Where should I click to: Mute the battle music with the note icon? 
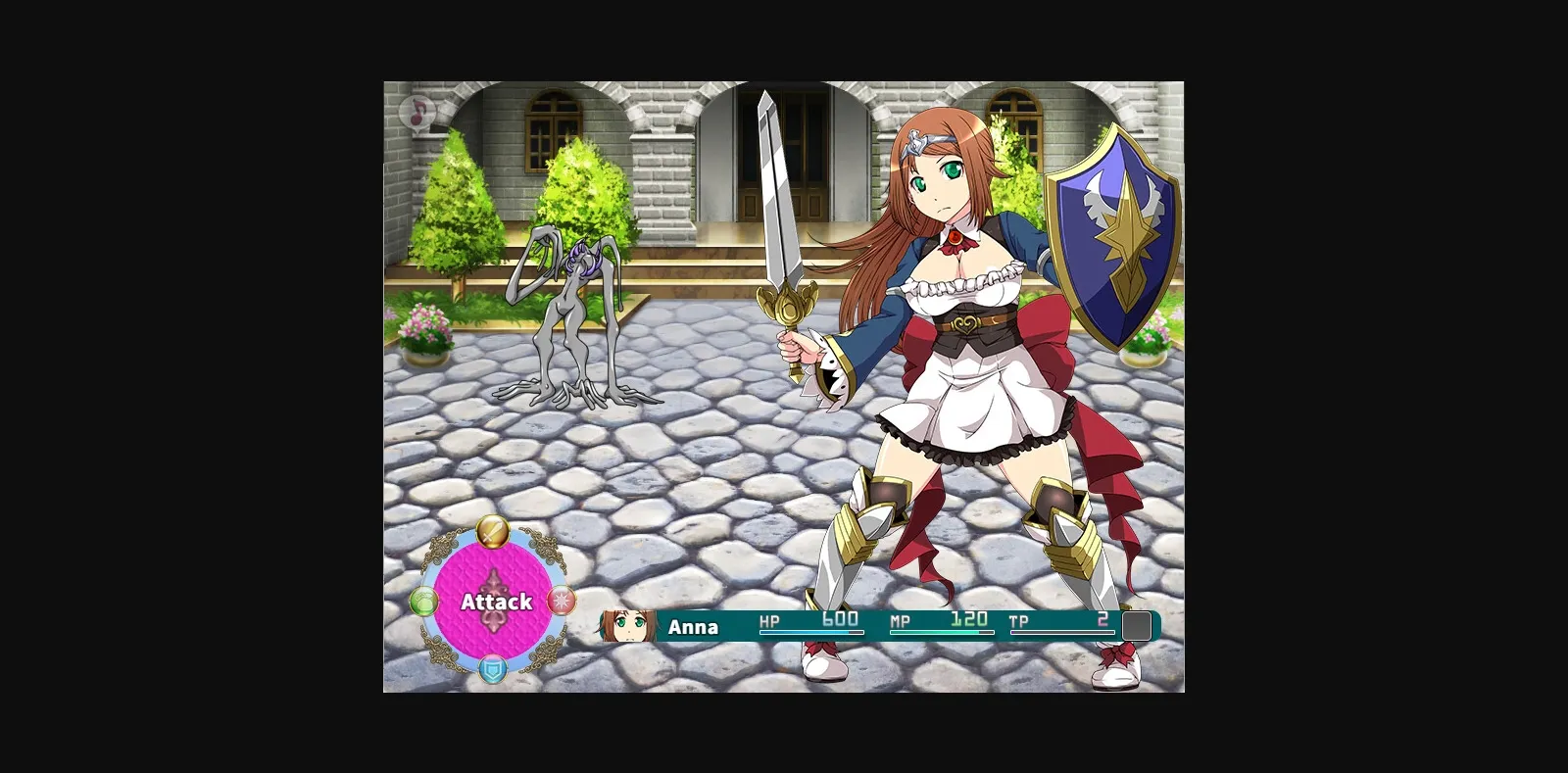pyautogui.click(x=418, y=112)
